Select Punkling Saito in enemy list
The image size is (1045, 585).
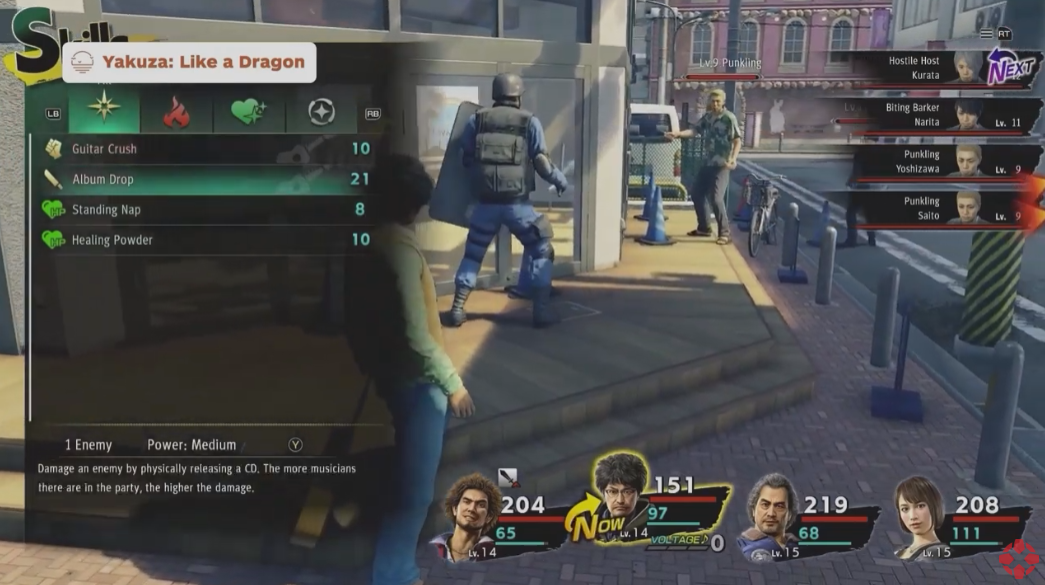[930, 208]
